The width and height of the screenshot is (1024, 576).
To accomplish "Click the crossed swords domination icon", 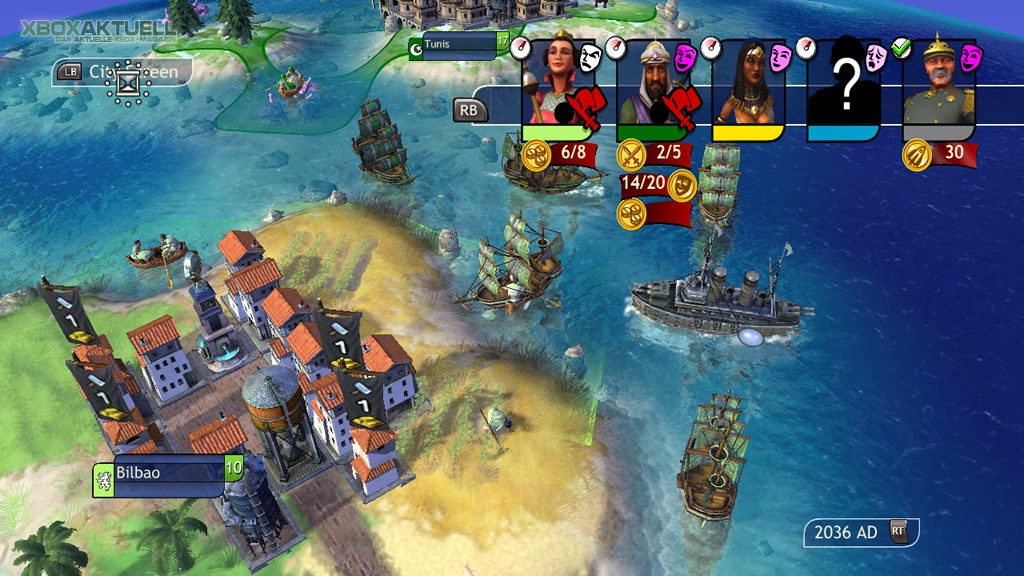I will (632, 155).
